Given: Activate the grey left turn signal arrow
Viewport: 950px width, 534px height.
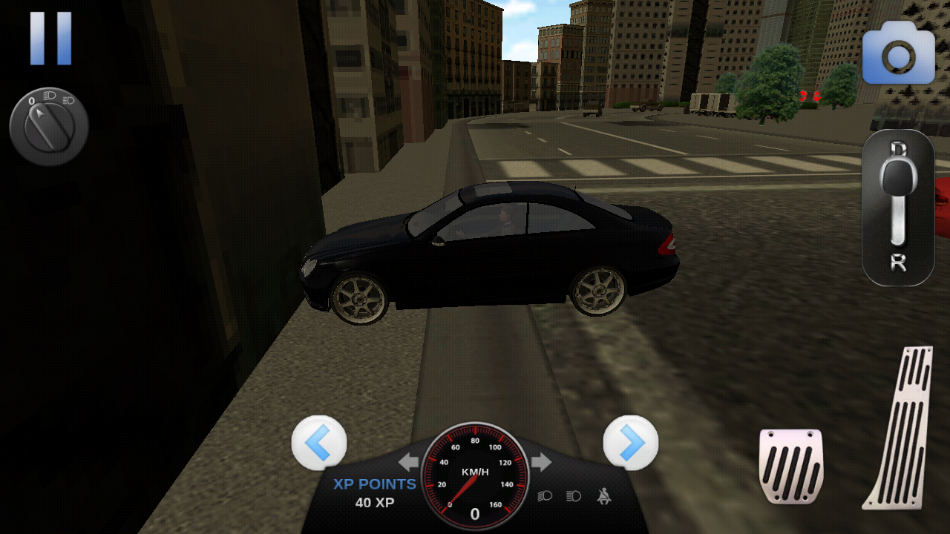Looking at the screenshot, I should click(408, 463).
